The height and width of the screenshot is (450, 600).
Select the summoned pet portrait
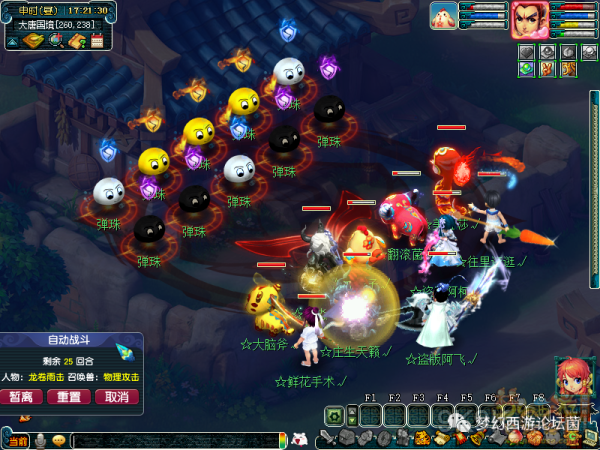pos(444,16)
